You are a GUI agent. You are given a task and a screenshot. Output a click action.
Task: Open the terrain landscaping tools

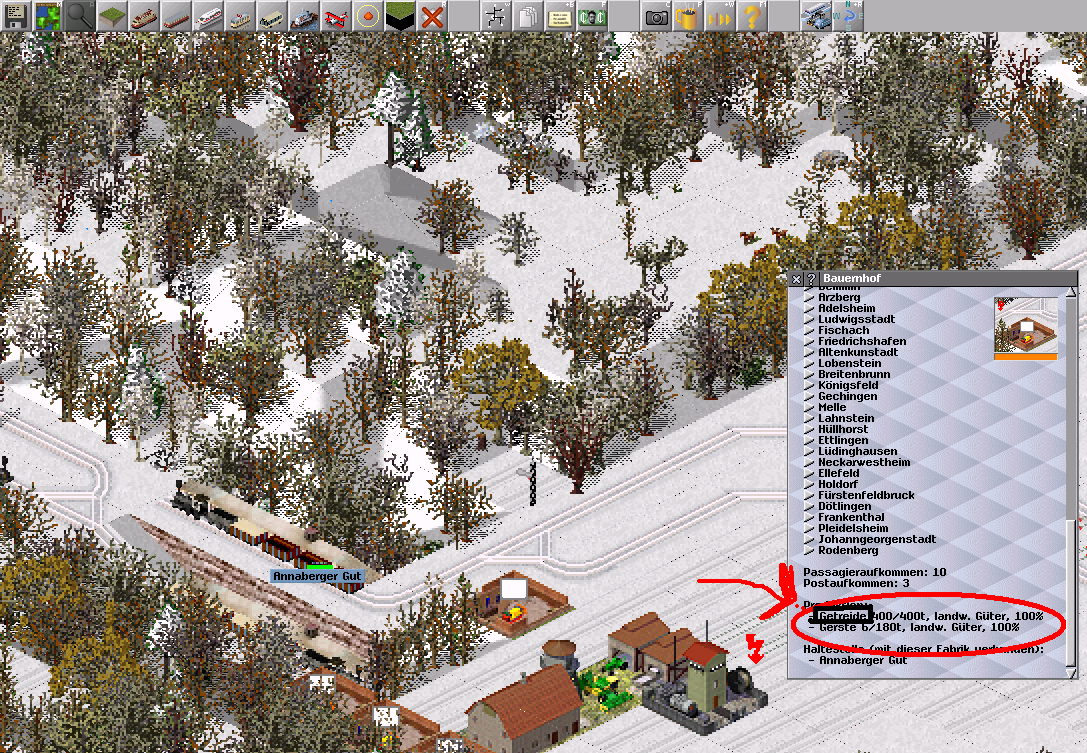[x=111, y=16]
